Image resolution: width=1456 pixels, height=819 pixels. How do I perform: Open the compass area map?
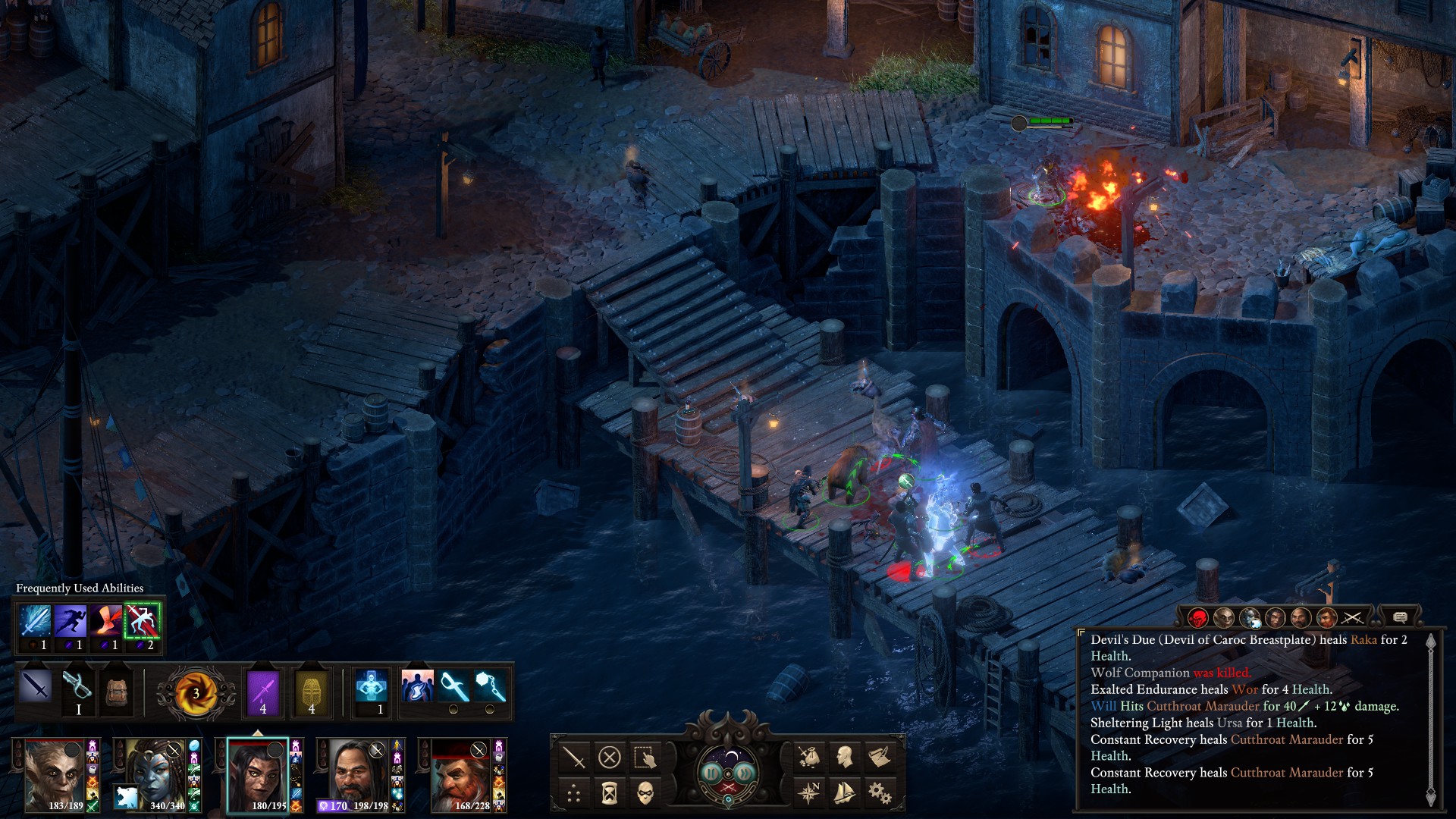pos(809,793)
